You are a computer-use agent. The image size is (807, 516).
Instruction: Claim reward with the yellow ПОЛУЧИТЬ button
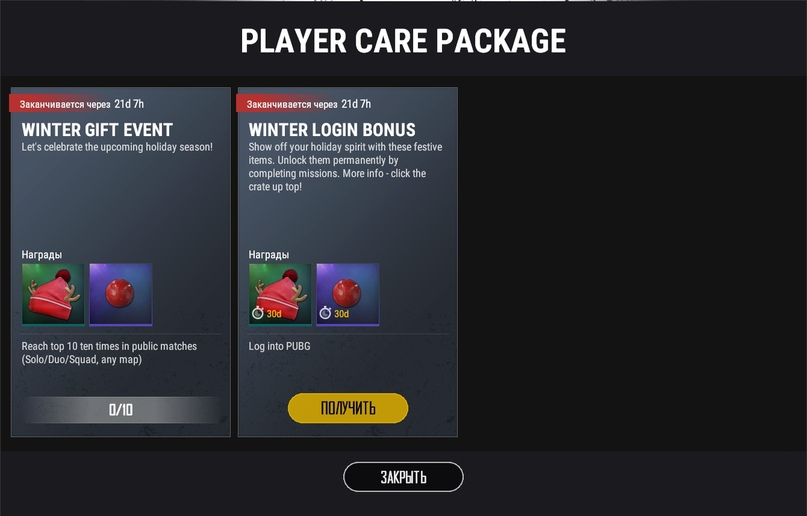click(348, 408)
